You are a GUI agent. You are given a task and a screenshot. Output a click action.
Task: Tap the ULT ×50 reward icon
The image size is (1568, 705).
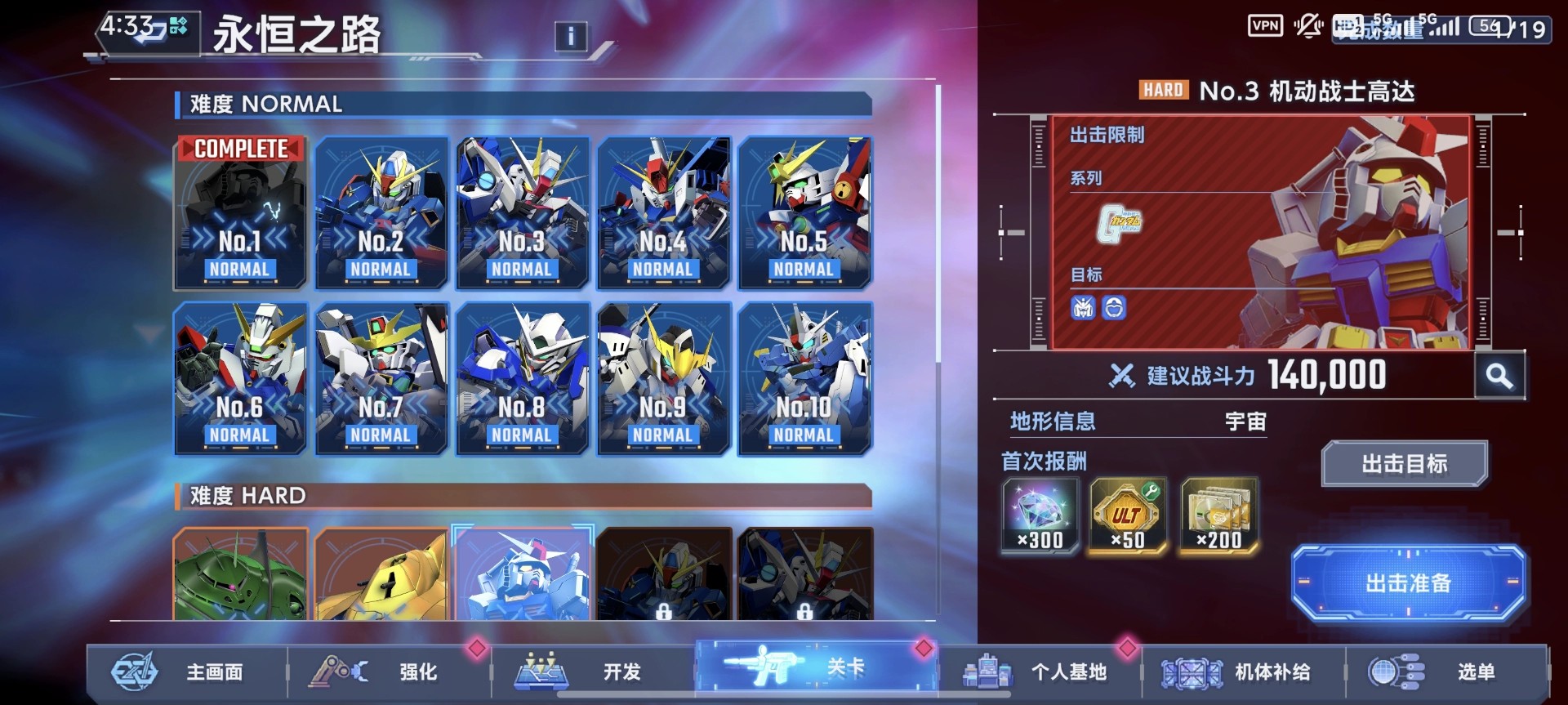[x=1128, y=515]
